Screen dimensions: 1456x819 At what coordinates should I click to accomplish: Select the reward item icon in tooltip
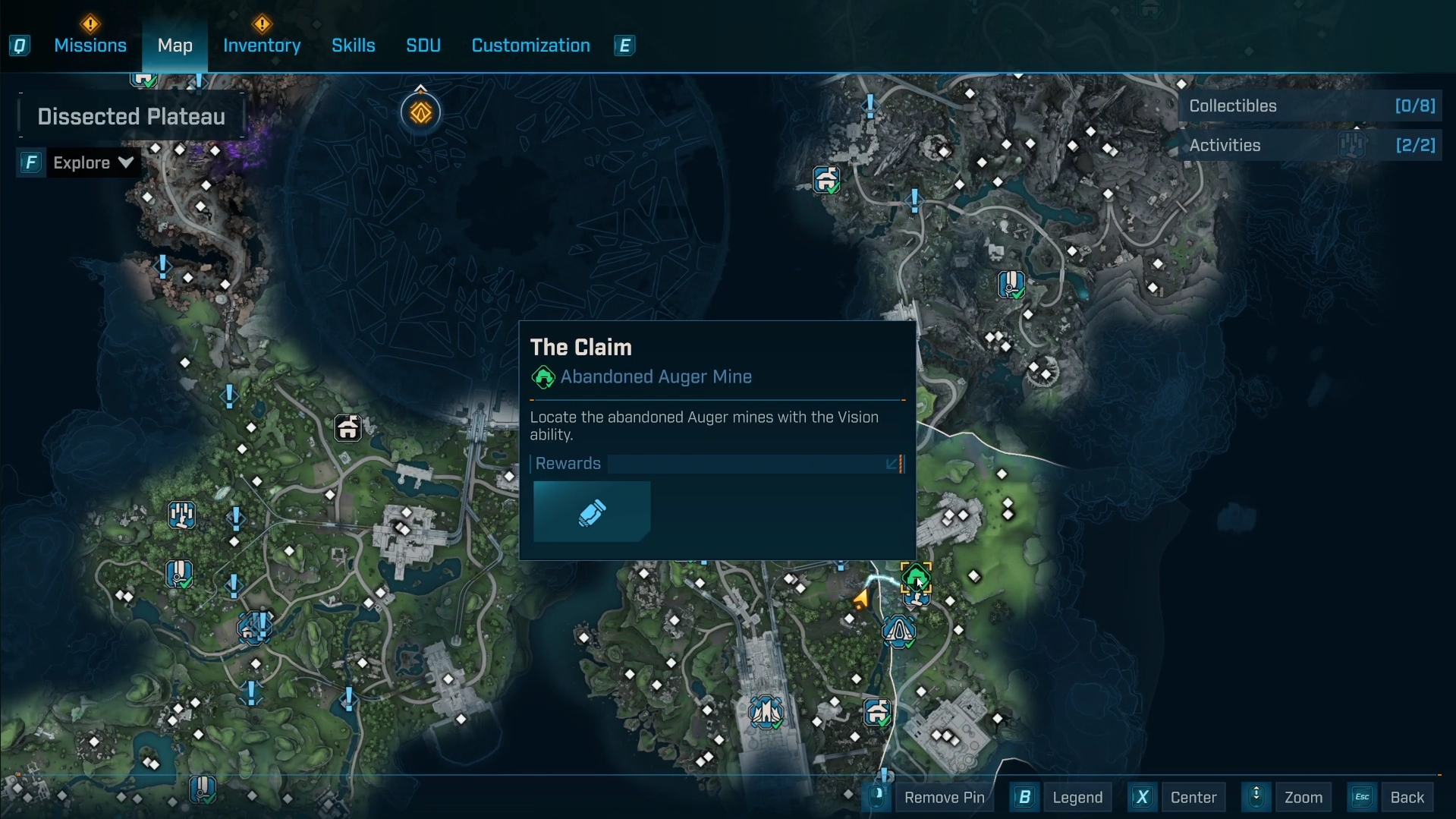[592, 512]
